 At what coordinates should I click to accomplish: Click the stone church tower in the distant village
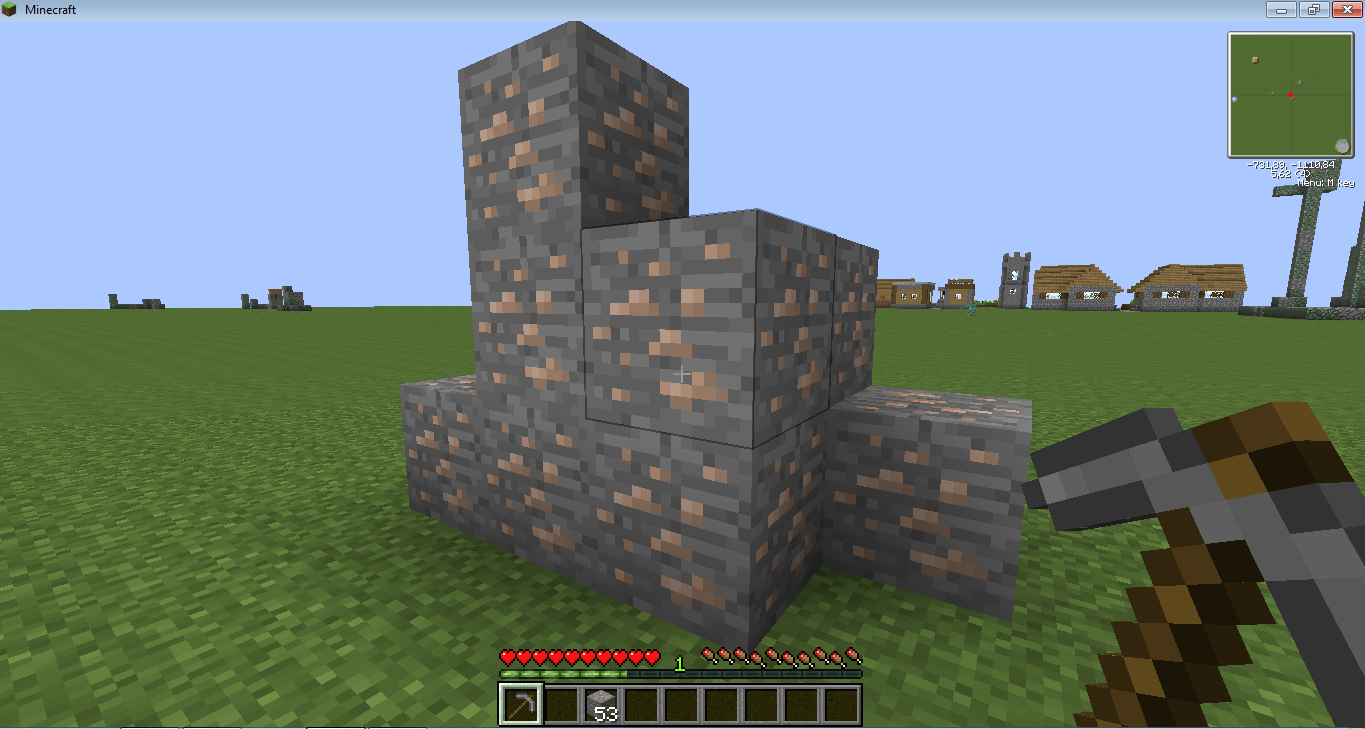pyautogui.click(x=1013, y=278)
